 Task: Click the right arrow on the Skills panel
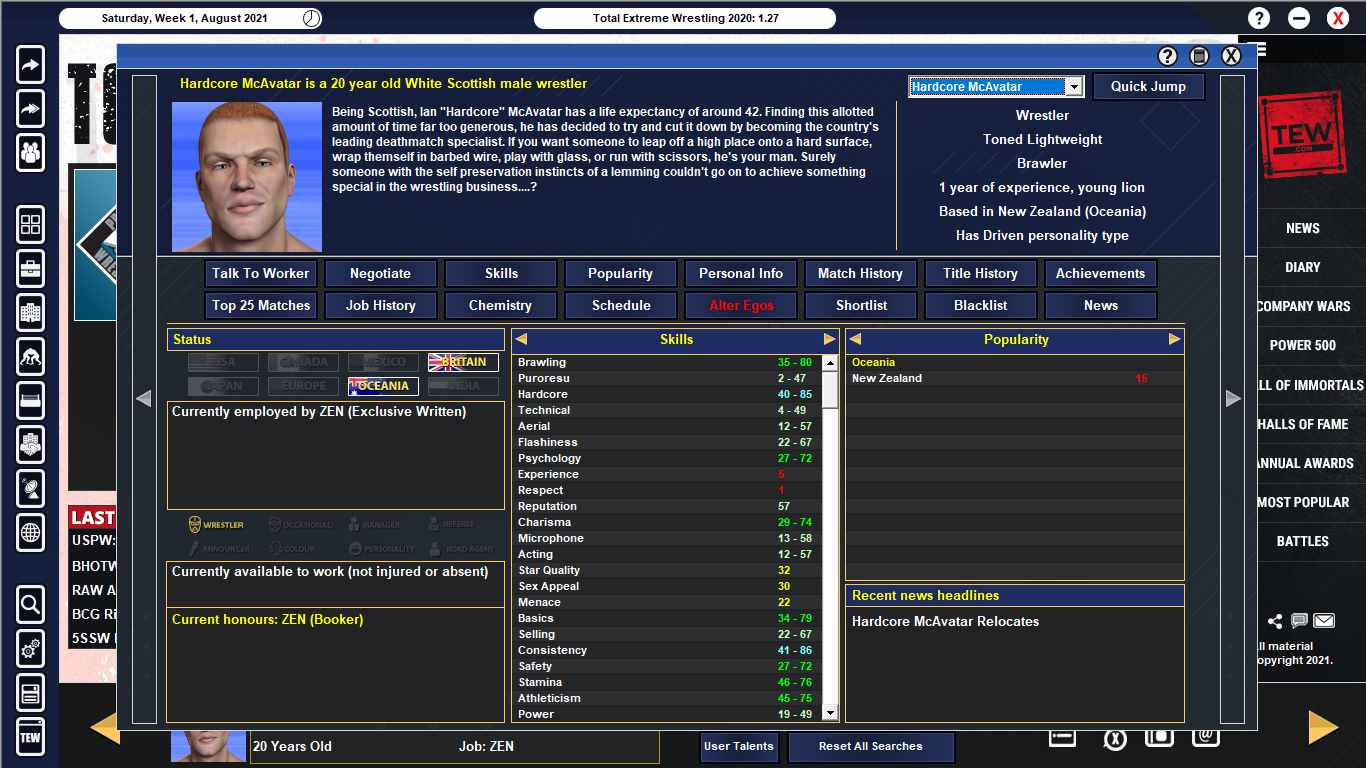pyautogui.click(x=828, y=340)
